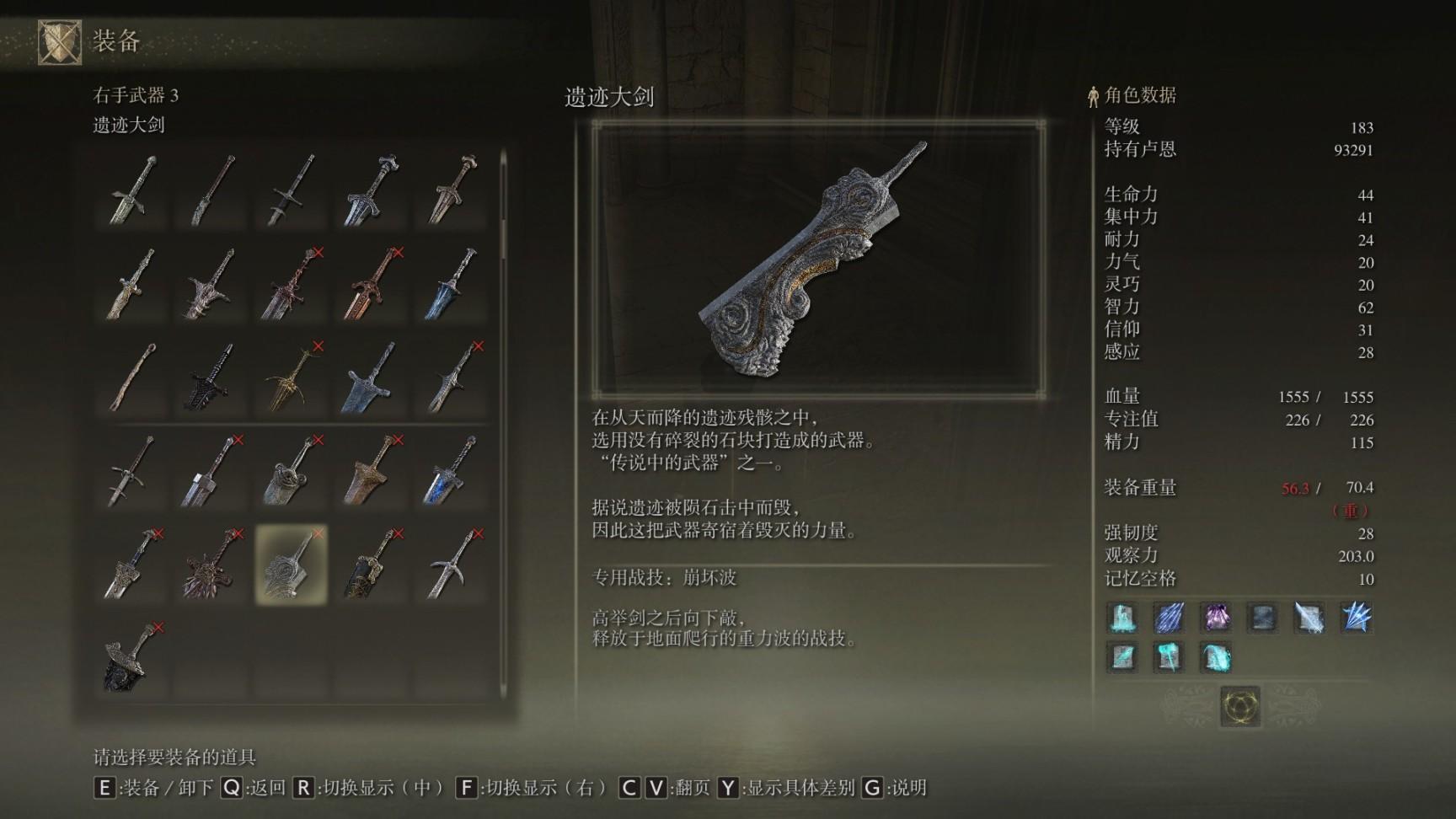This screenshot has width=1456, height=819.
Task: Click the golden Great Rune icon
Action: [1240, 705]
